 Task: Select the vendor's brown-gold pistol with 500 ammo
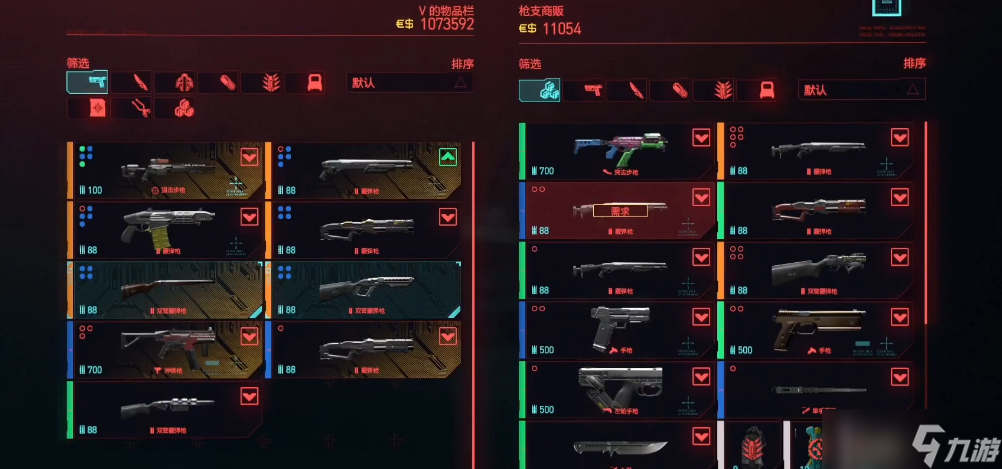coord(818,329)
